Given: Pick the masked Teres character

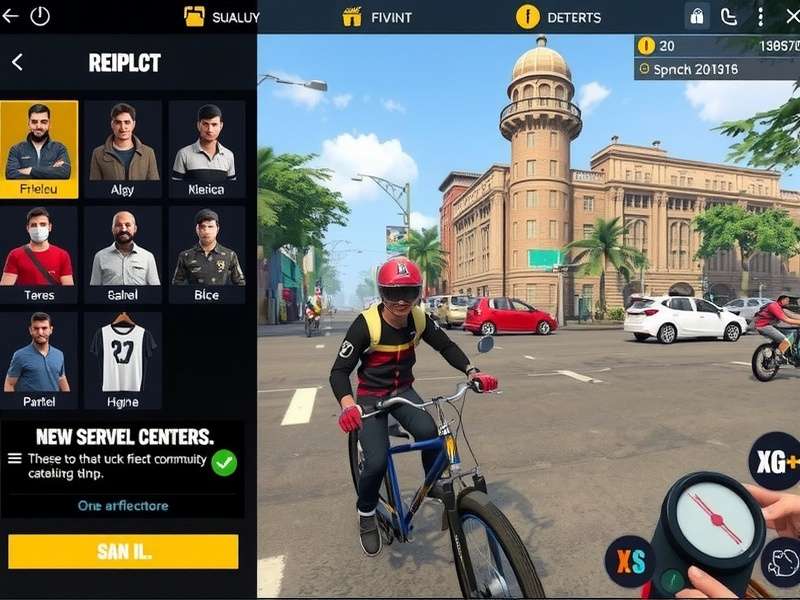Looking at the screenshot, I should click(x=38, y=254).
